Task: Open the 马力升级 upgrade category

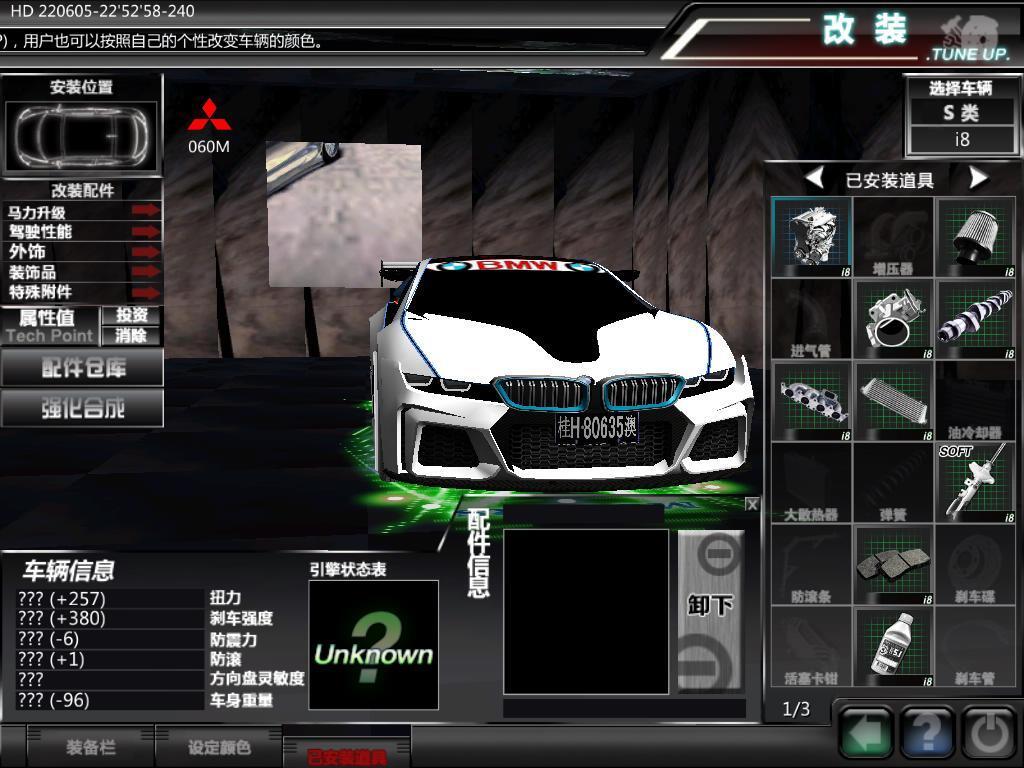Action: [x=82, y=212]
